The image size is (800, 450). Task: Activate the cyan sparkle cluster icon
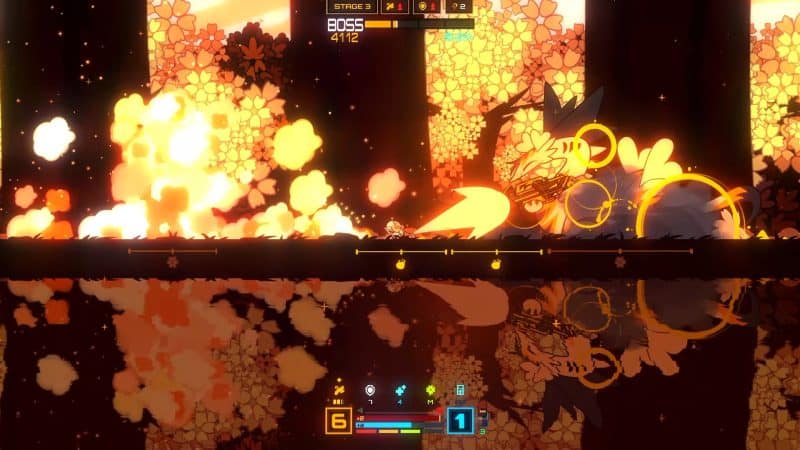400,389
